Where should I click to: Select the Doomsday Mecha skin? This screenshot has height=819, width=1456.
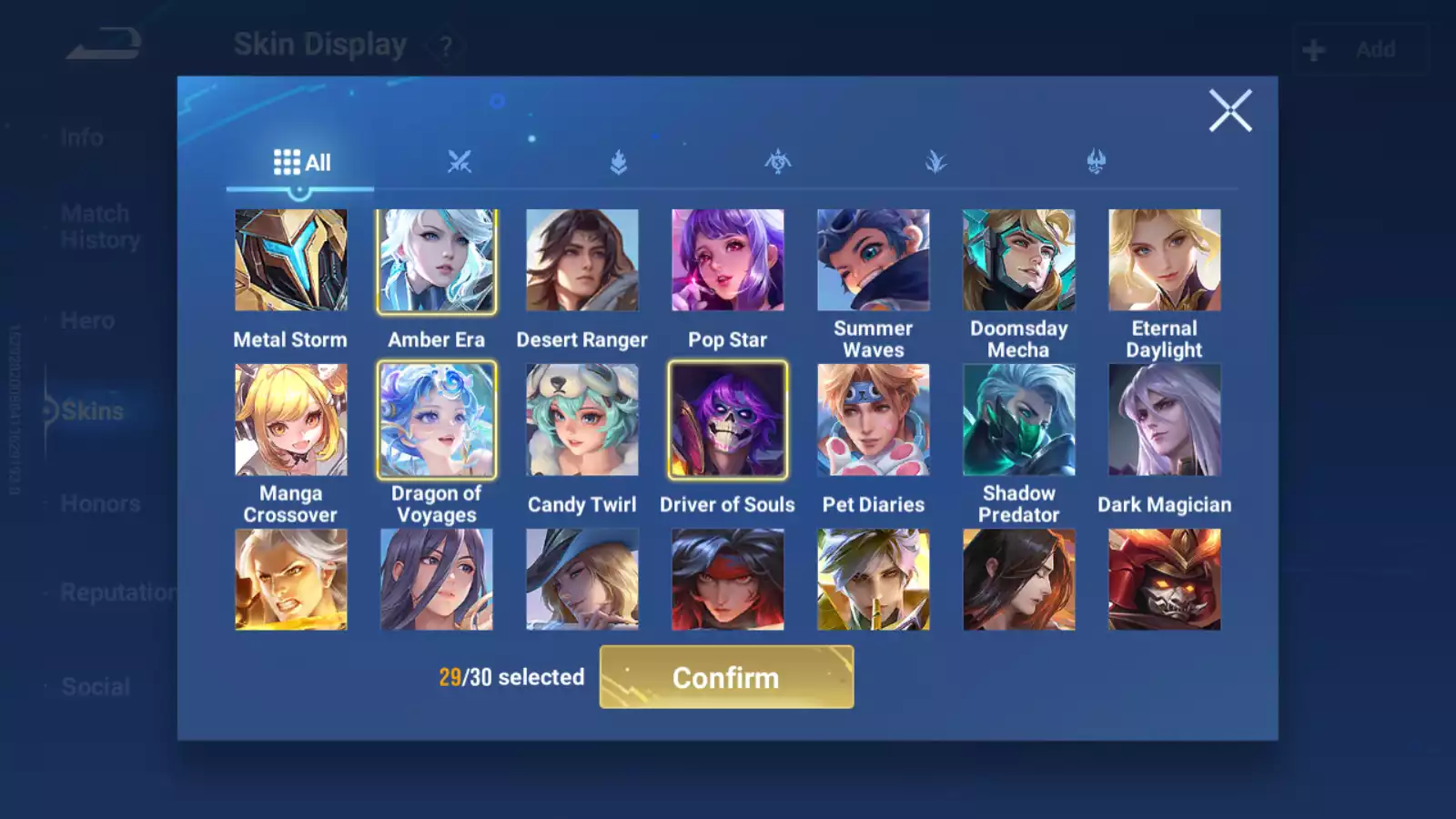1018,261
